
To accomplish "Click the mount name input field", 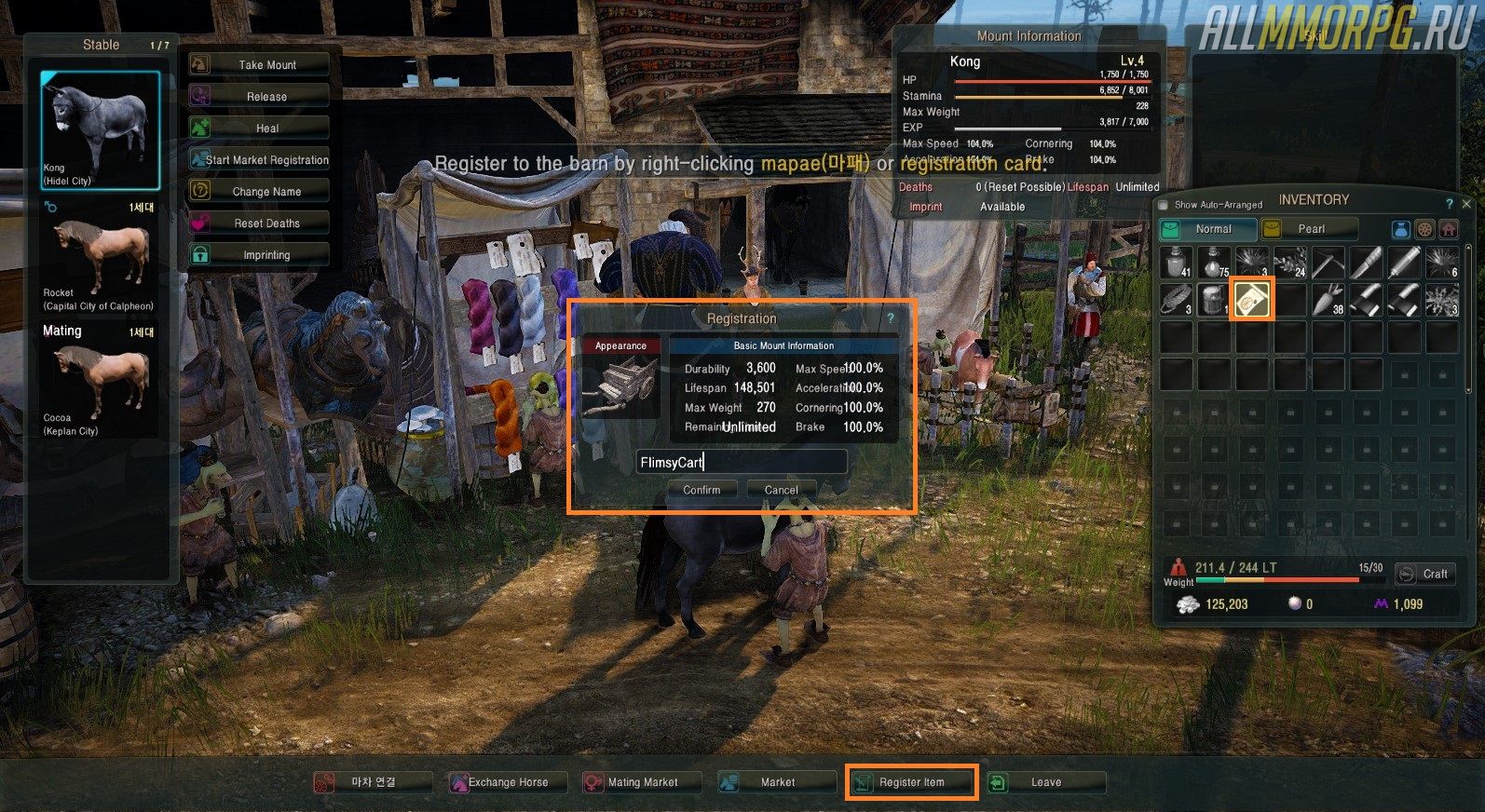I will click(x=742, y=462).
